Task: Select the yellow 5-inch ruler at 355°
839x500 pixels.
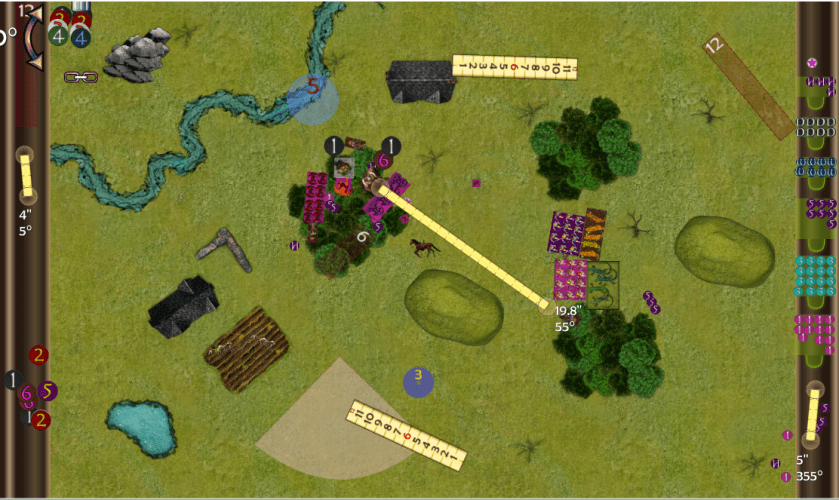Action: [x=813, y=414]
